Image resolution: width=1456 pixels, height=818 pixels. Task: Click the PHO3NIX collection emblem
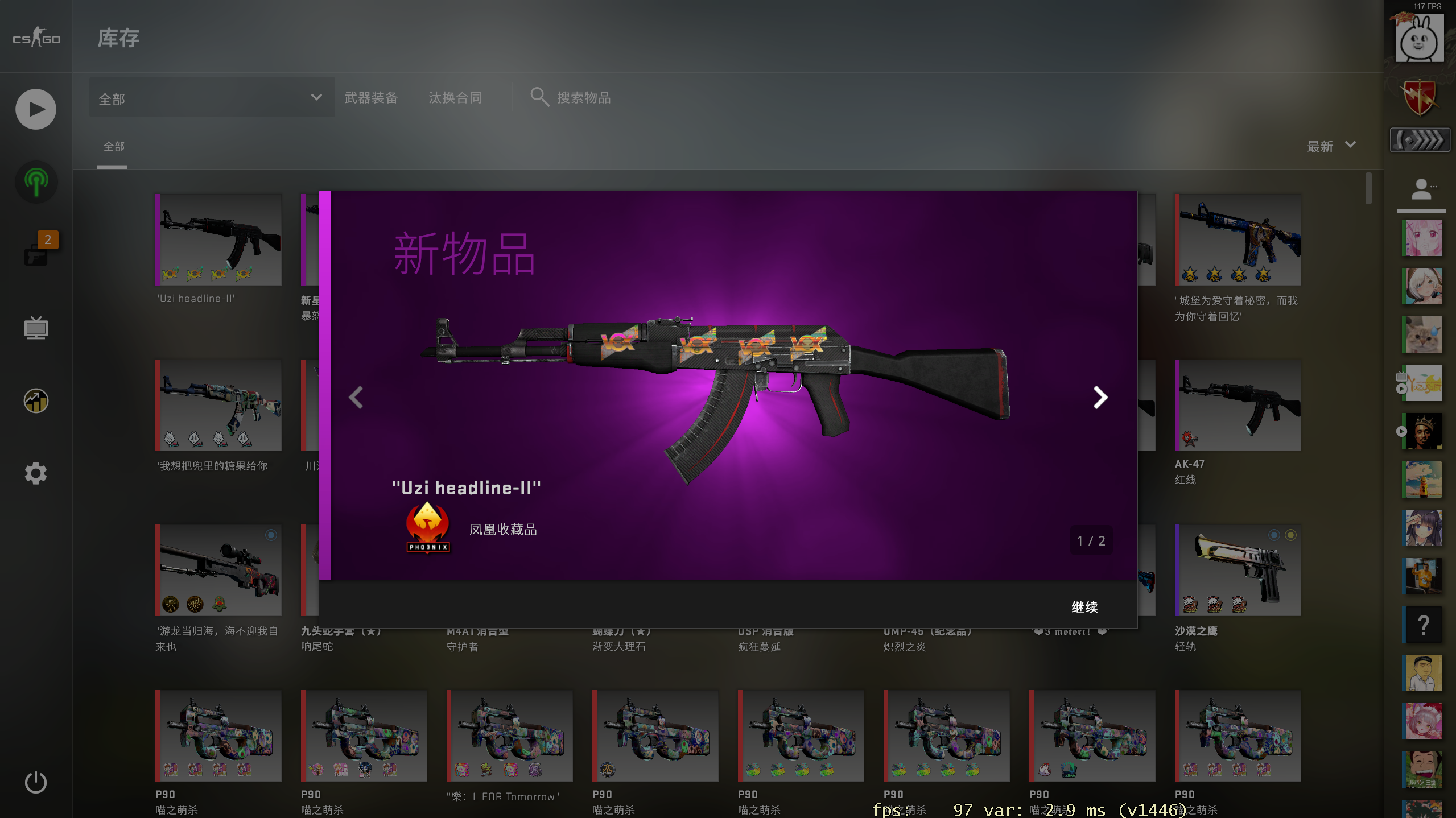tap(428, 529)
